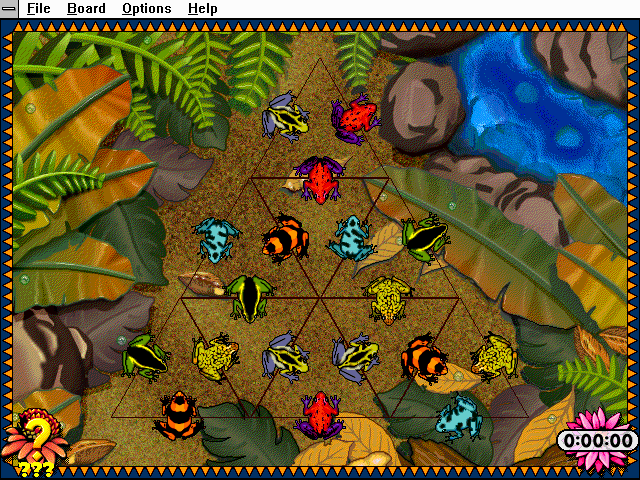Open the window system menu box
Viewport: 640px width, 480px height.
coord(8,9)
